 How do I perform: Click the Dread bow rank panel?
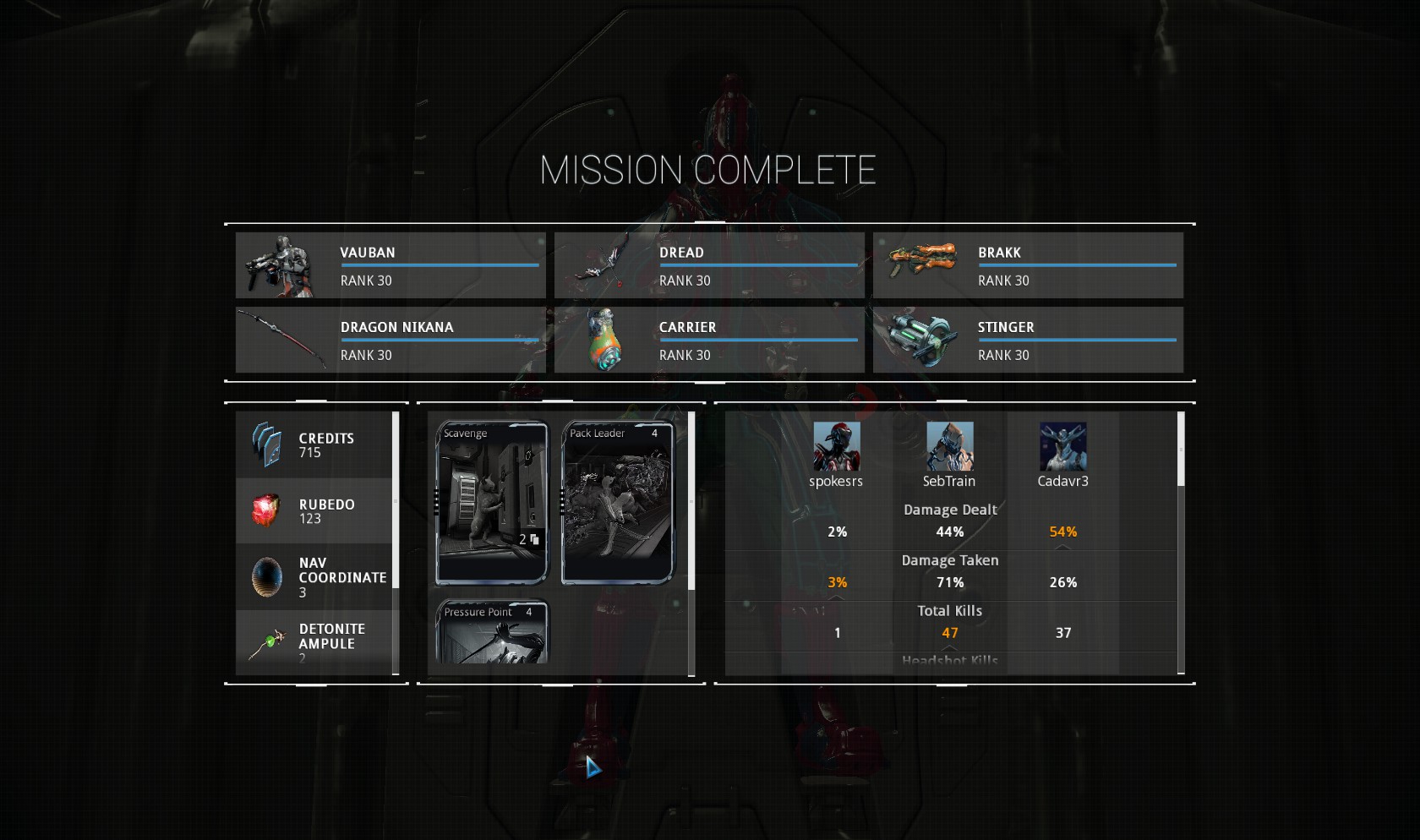pyautogui.click(x=709, y=265)
